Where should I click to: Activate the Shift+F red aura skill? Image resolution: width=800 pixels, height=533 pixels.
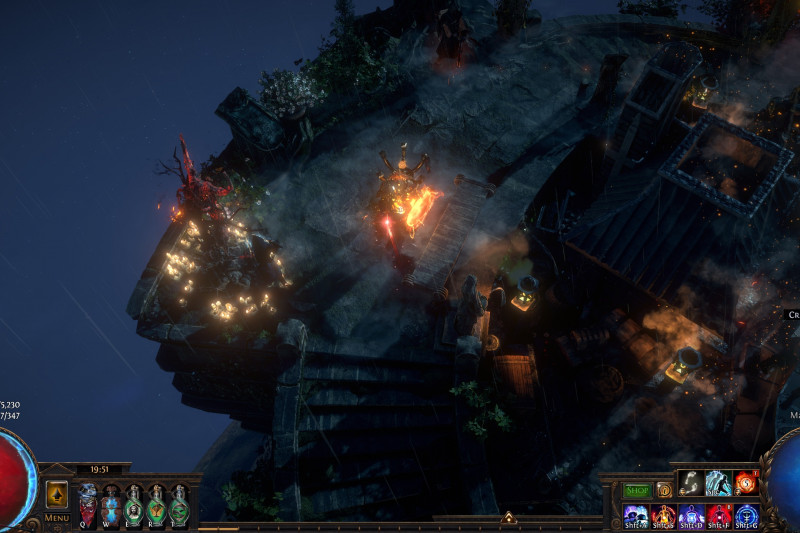718,515
